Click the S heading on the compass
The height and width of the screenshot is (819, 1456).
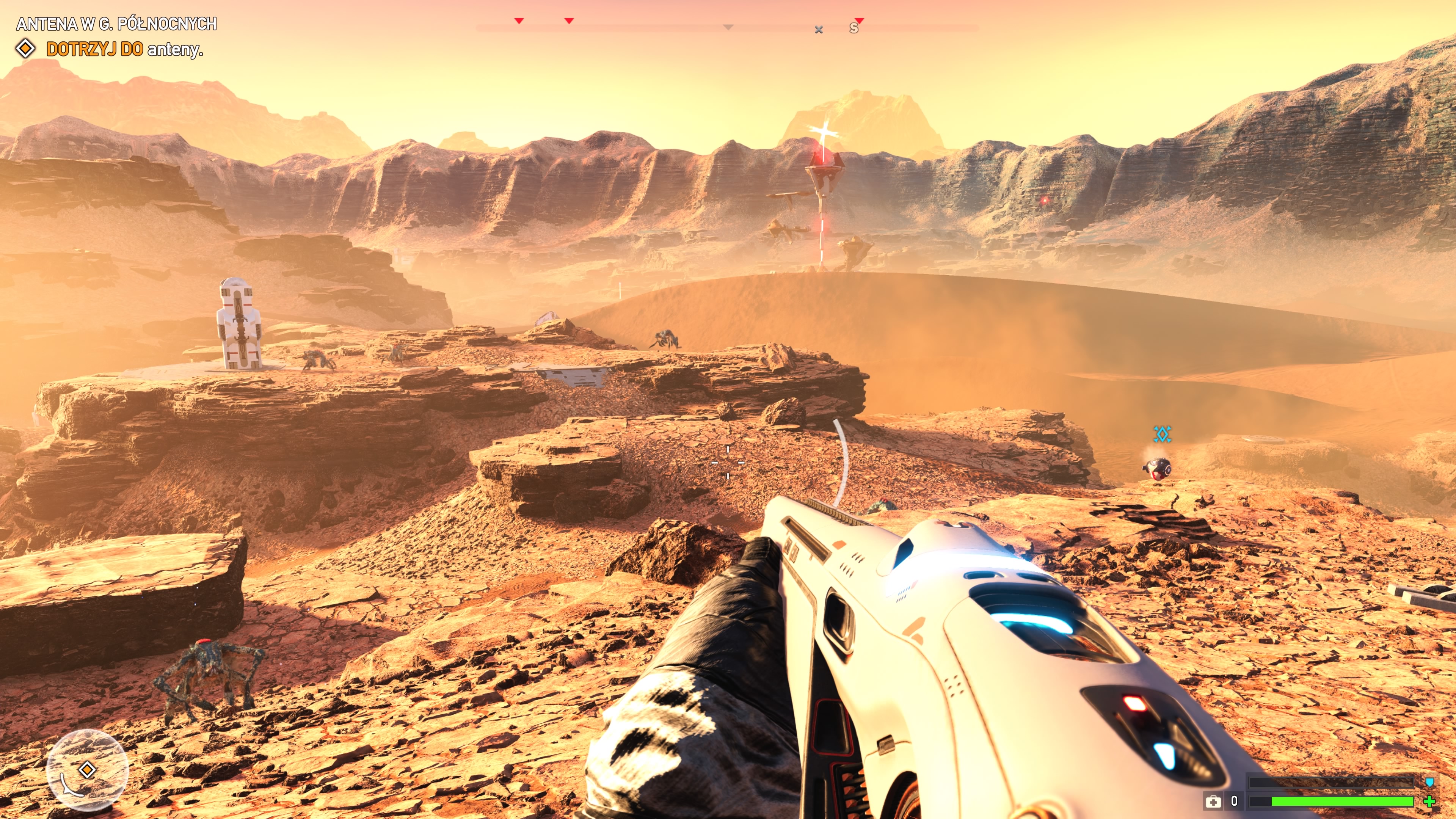pyautogui.click(x=854, y=29)
